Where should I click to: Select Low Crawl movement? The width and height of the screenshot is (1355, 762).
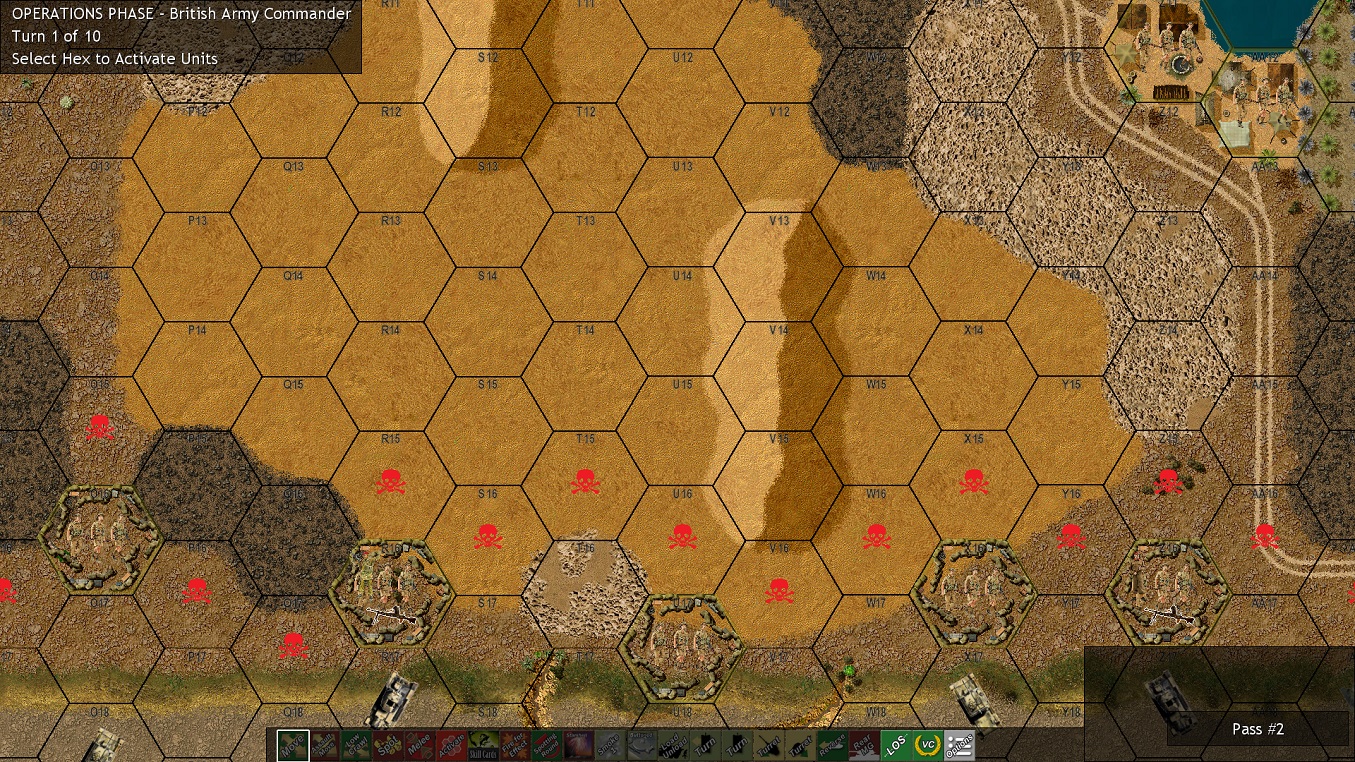click(356, 744)
